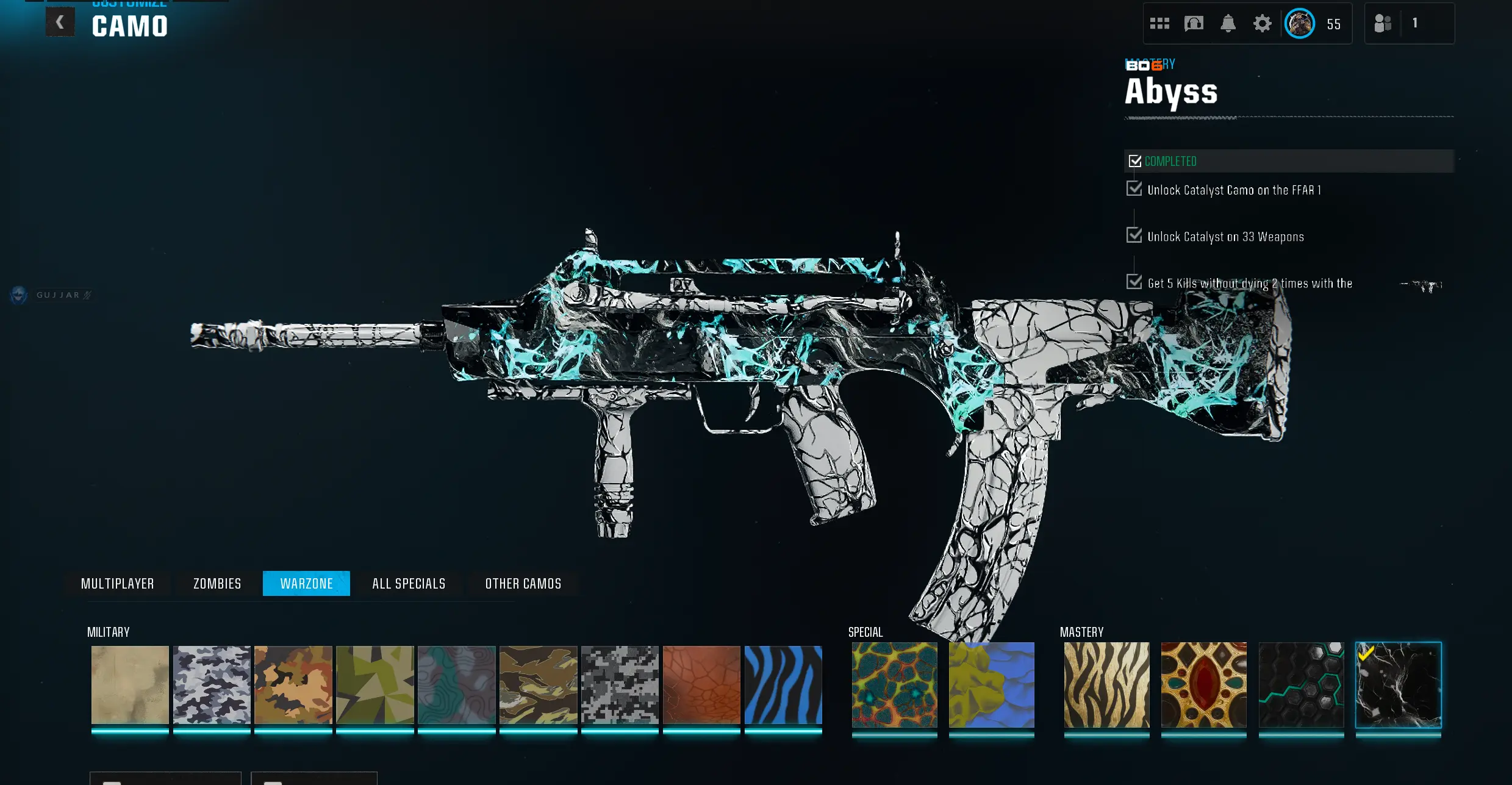Switch to Other Camos tab
This screenshot has width=1512, height=785.
523,584
